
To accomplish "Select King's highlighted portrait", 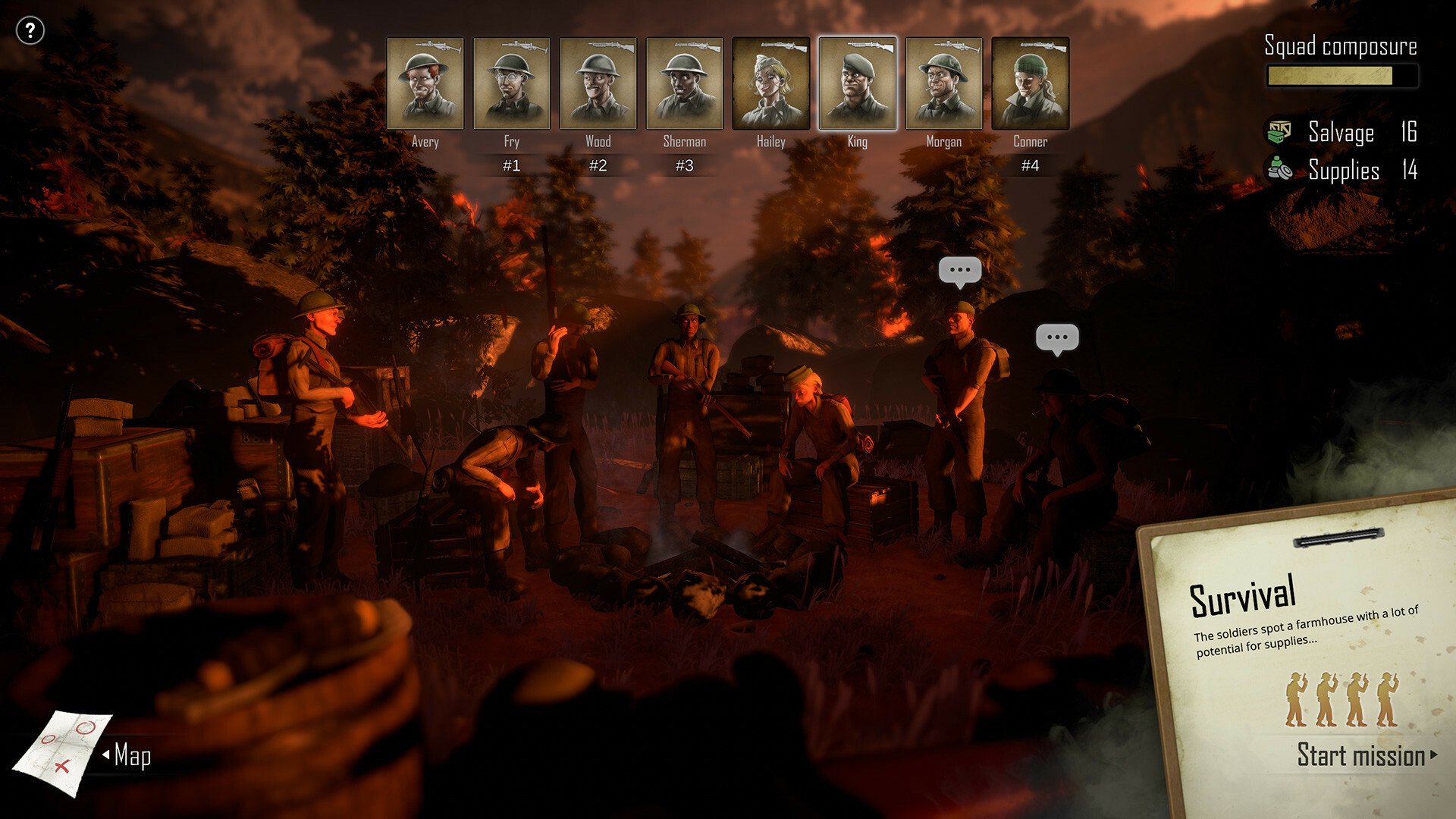I will click(858, 83).
